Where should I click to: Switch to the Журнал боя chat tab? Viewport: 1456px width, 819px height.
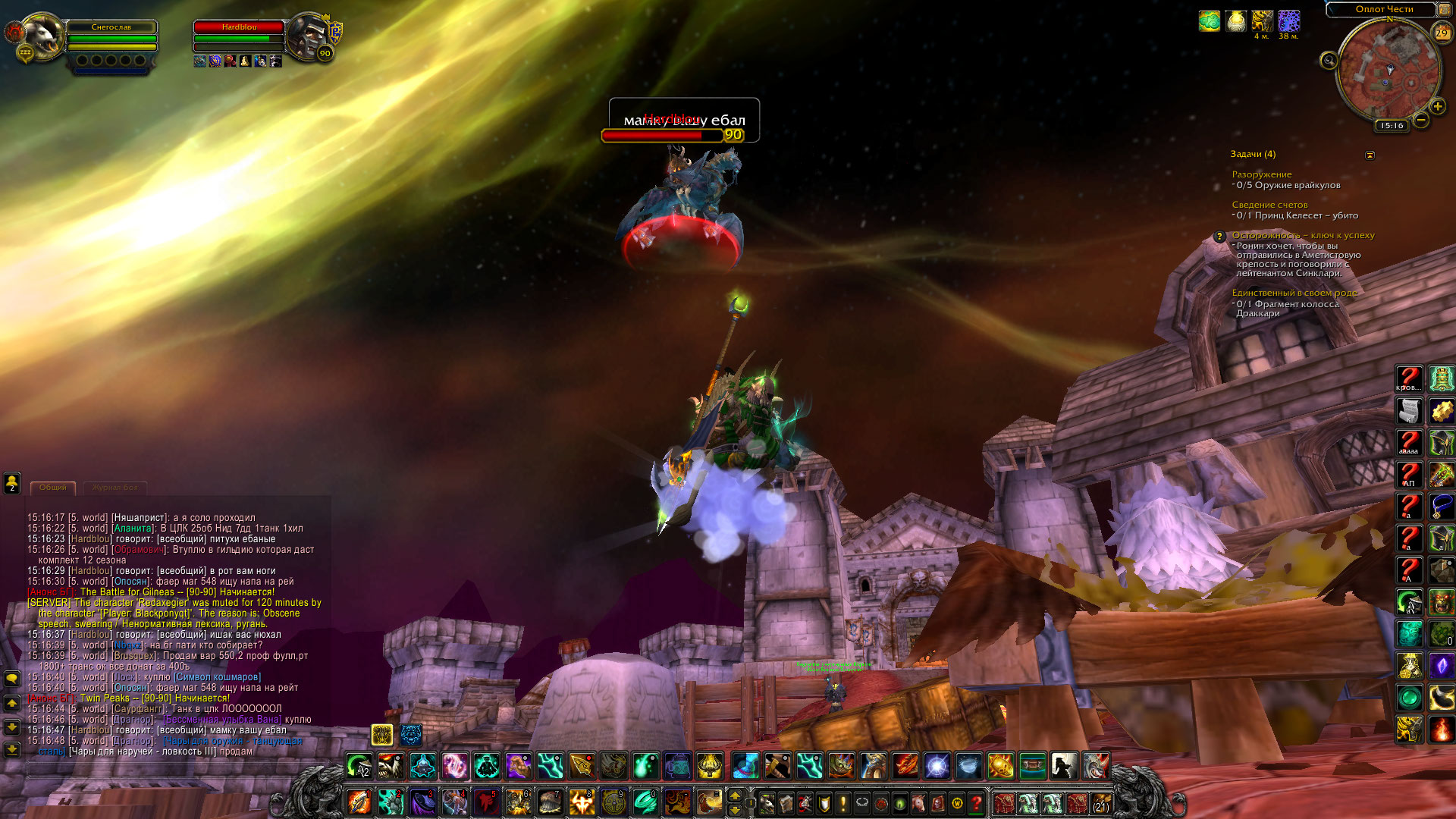coord(115,488)
